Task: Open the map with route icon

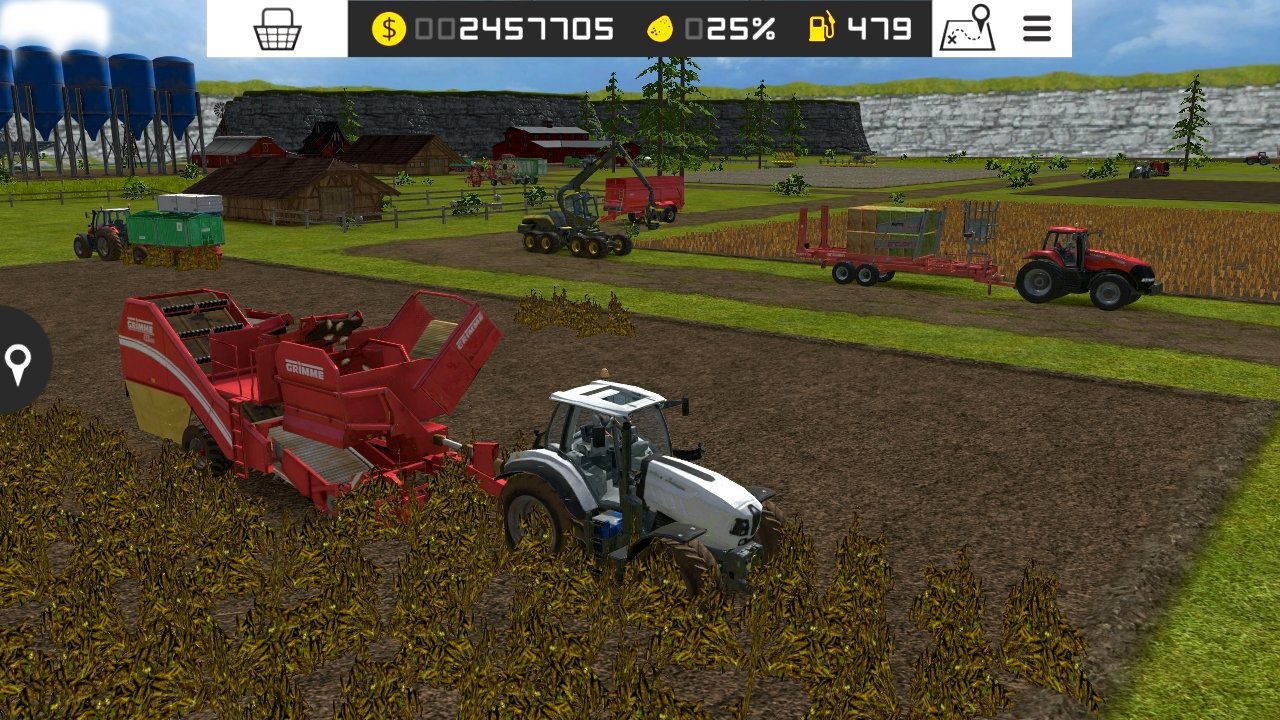Action: pos(966,29)
